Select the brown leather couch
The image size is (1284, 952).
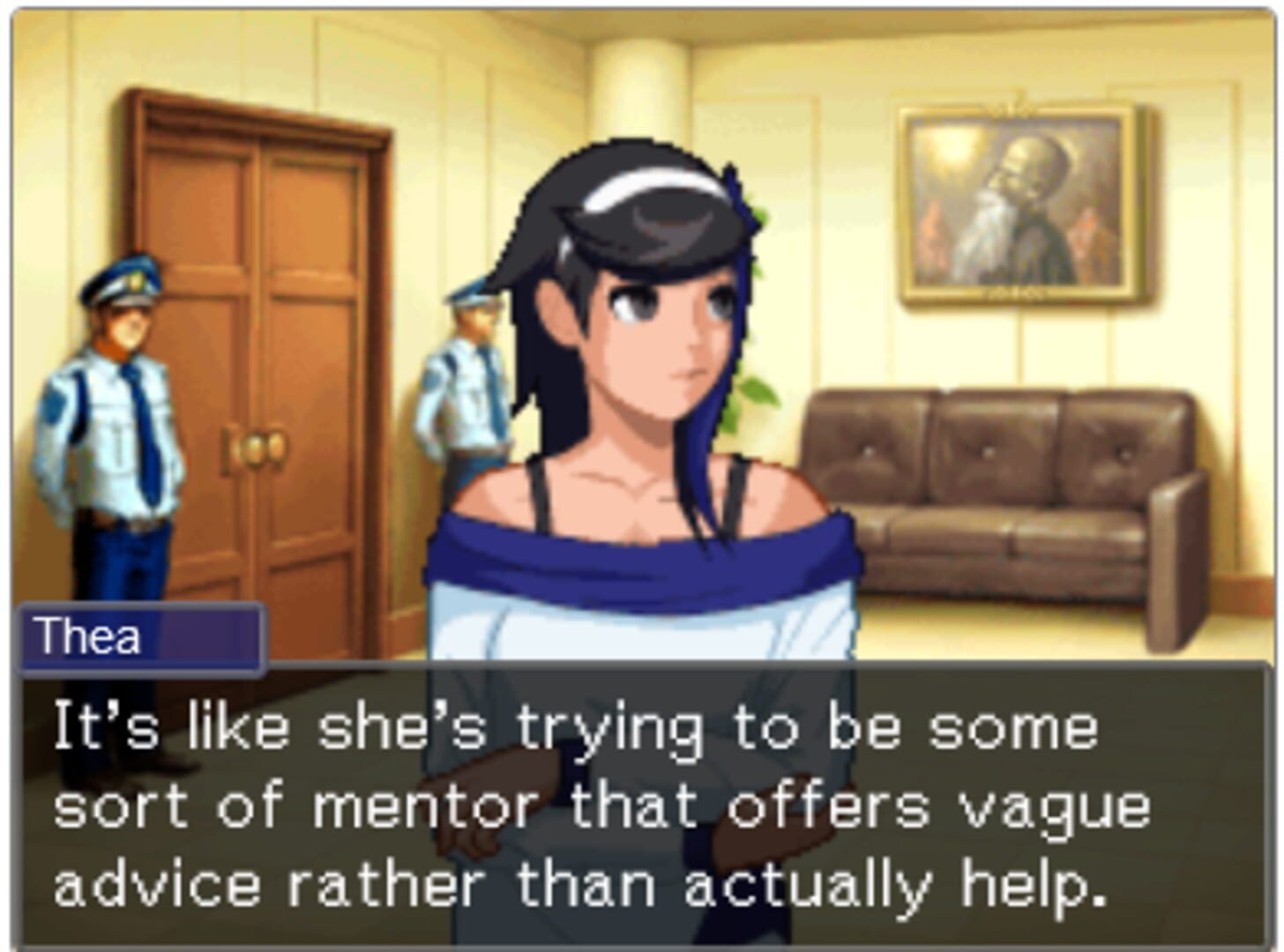pos(1014,494)
